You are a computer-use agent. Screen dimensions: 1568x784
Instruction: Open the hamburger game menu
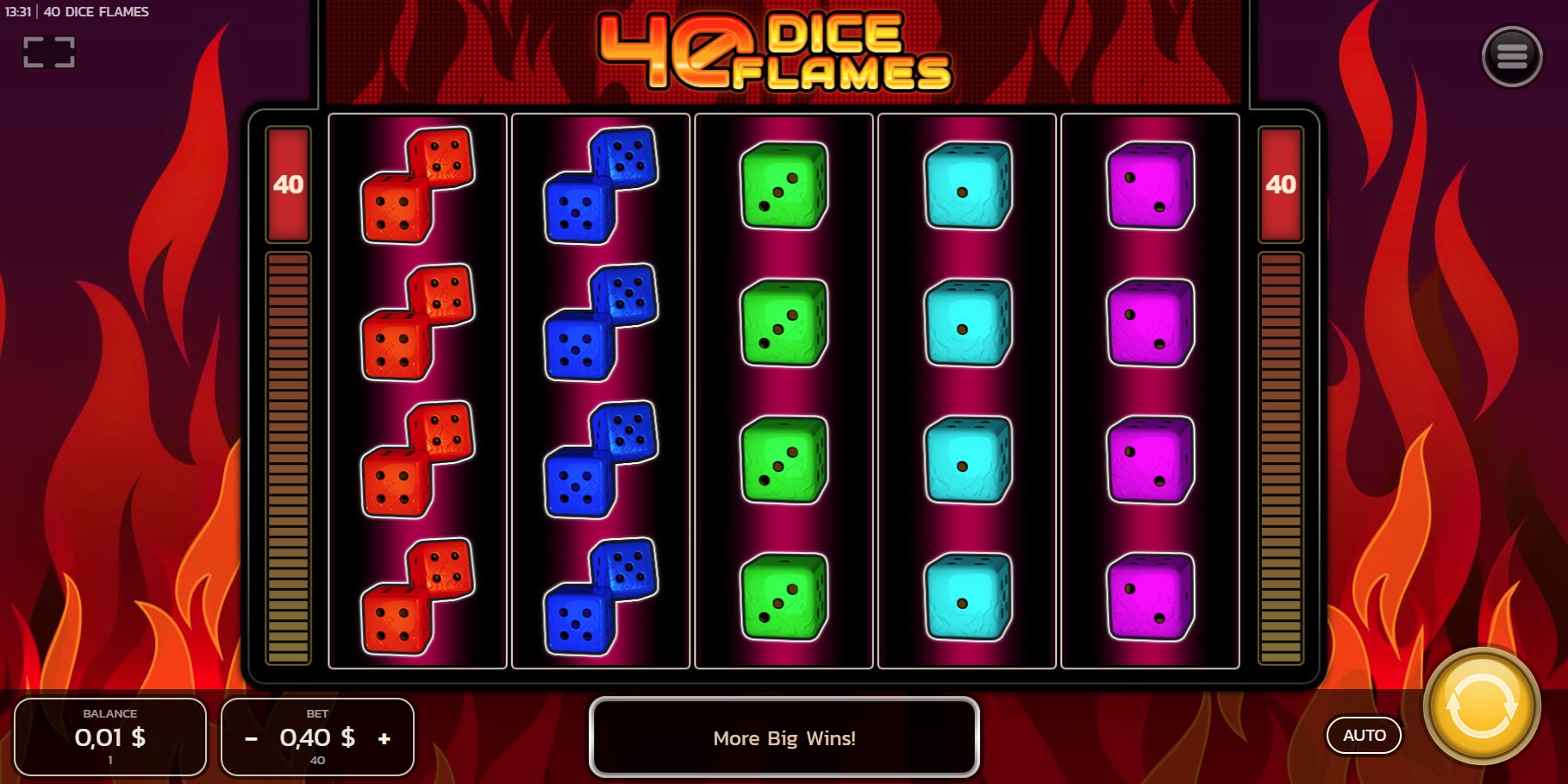[x=1513, y=57]
